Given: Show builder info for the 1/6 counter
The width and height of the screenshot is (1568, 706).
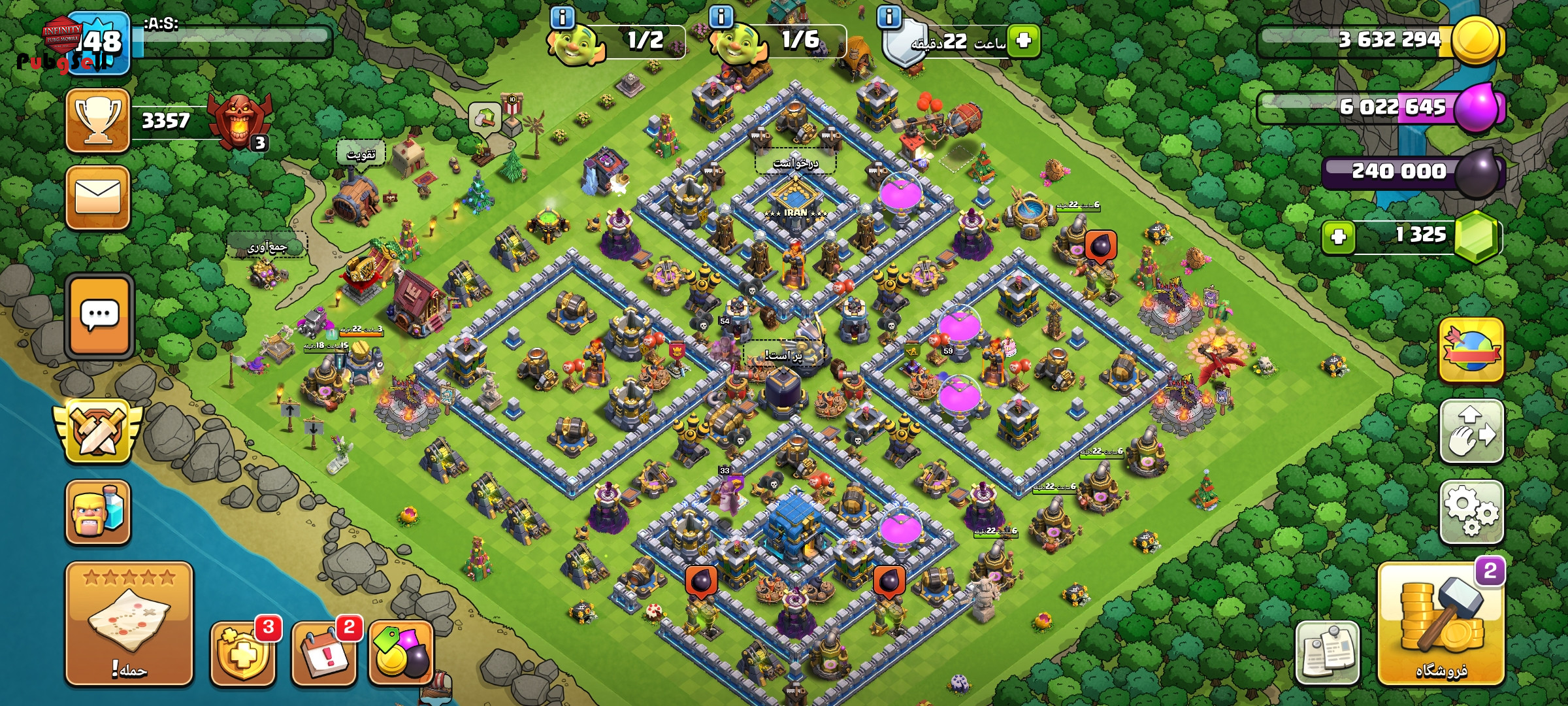Looking at the screenshot, I should point(721,17).
